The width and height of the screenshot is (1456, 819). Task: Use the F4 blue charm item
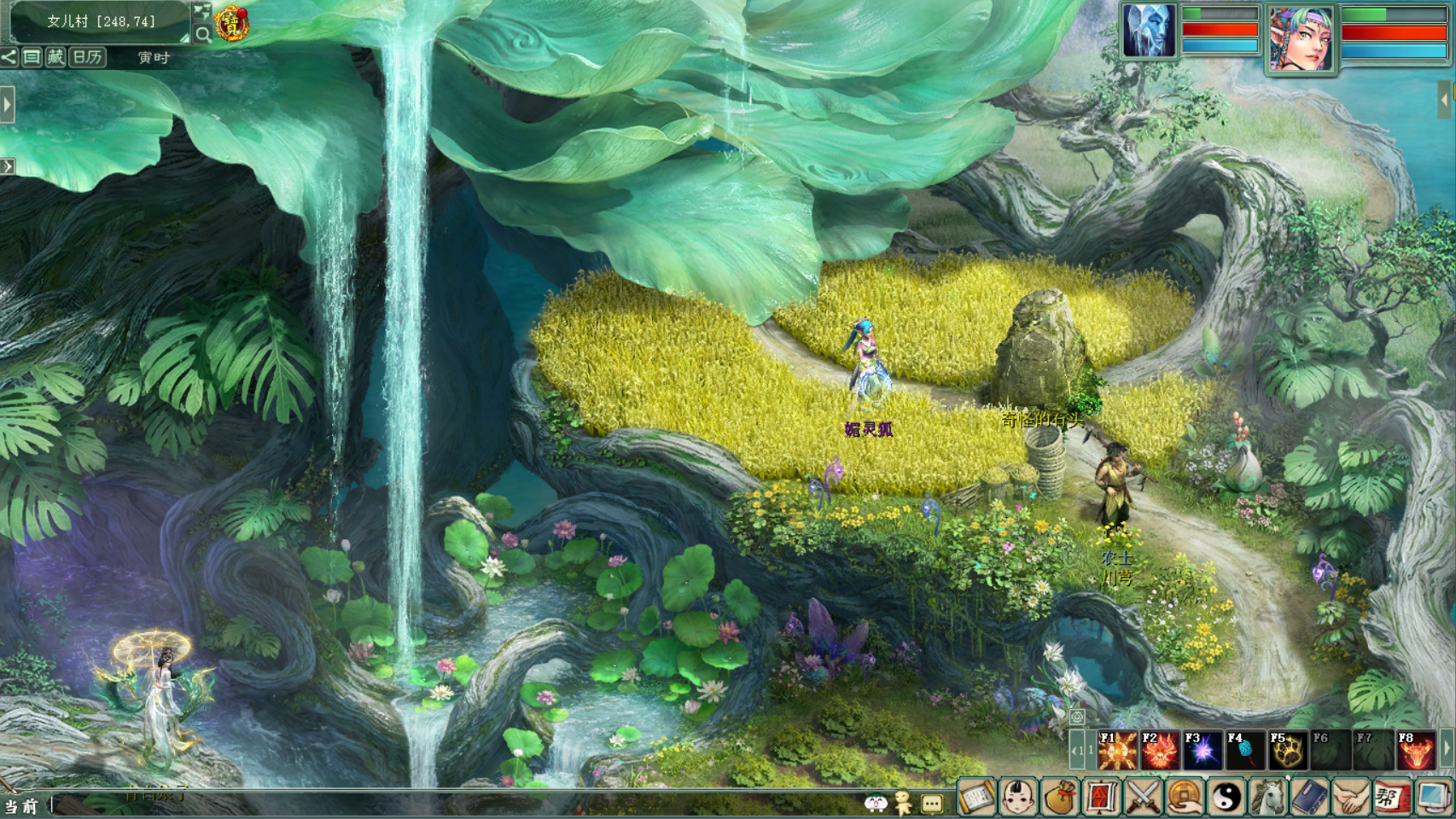[1245, 751]
